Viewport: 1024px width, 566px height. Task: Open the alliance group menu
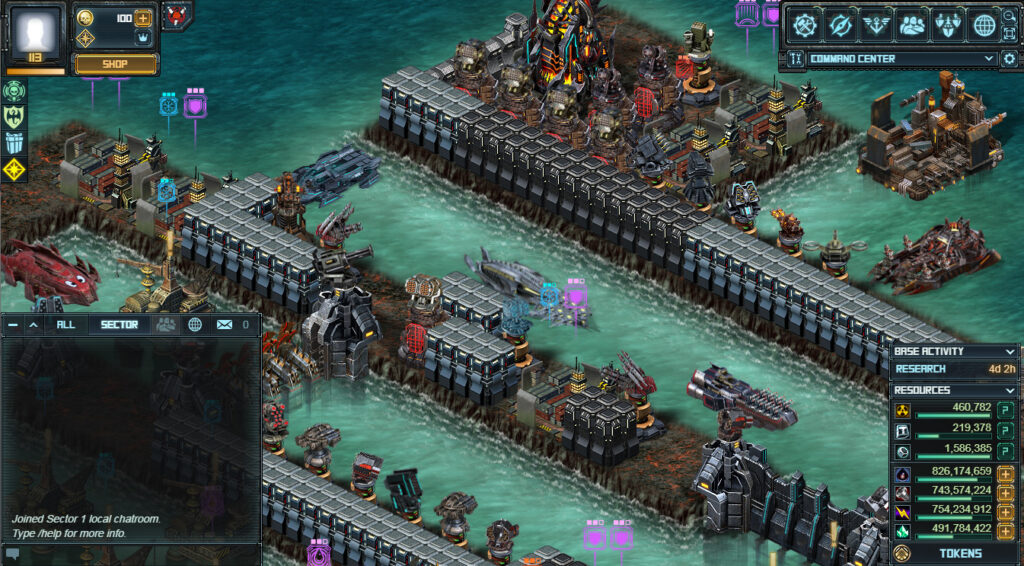point(912,25)
